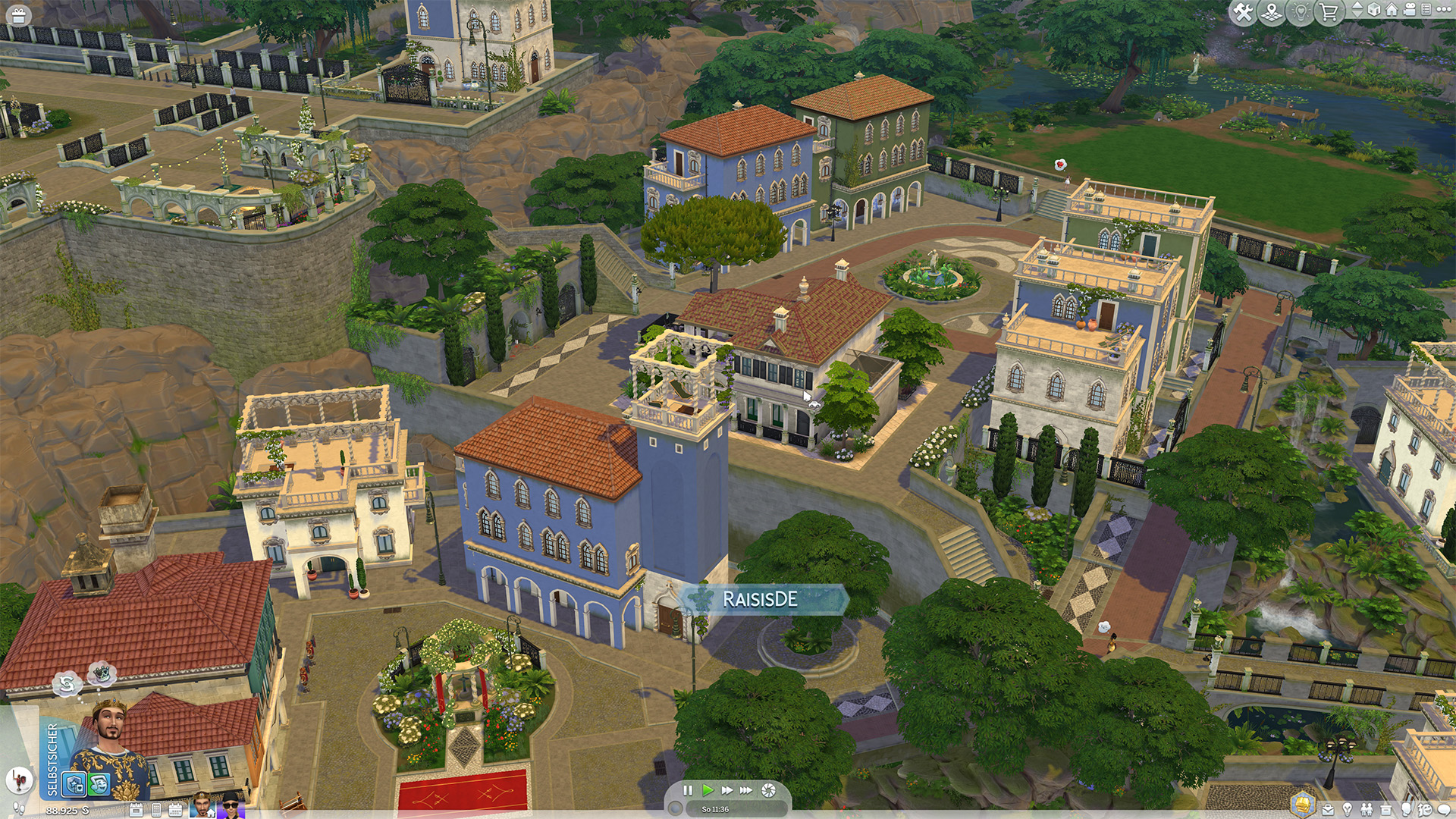Switch to ultra speed three

click(747, 790)
